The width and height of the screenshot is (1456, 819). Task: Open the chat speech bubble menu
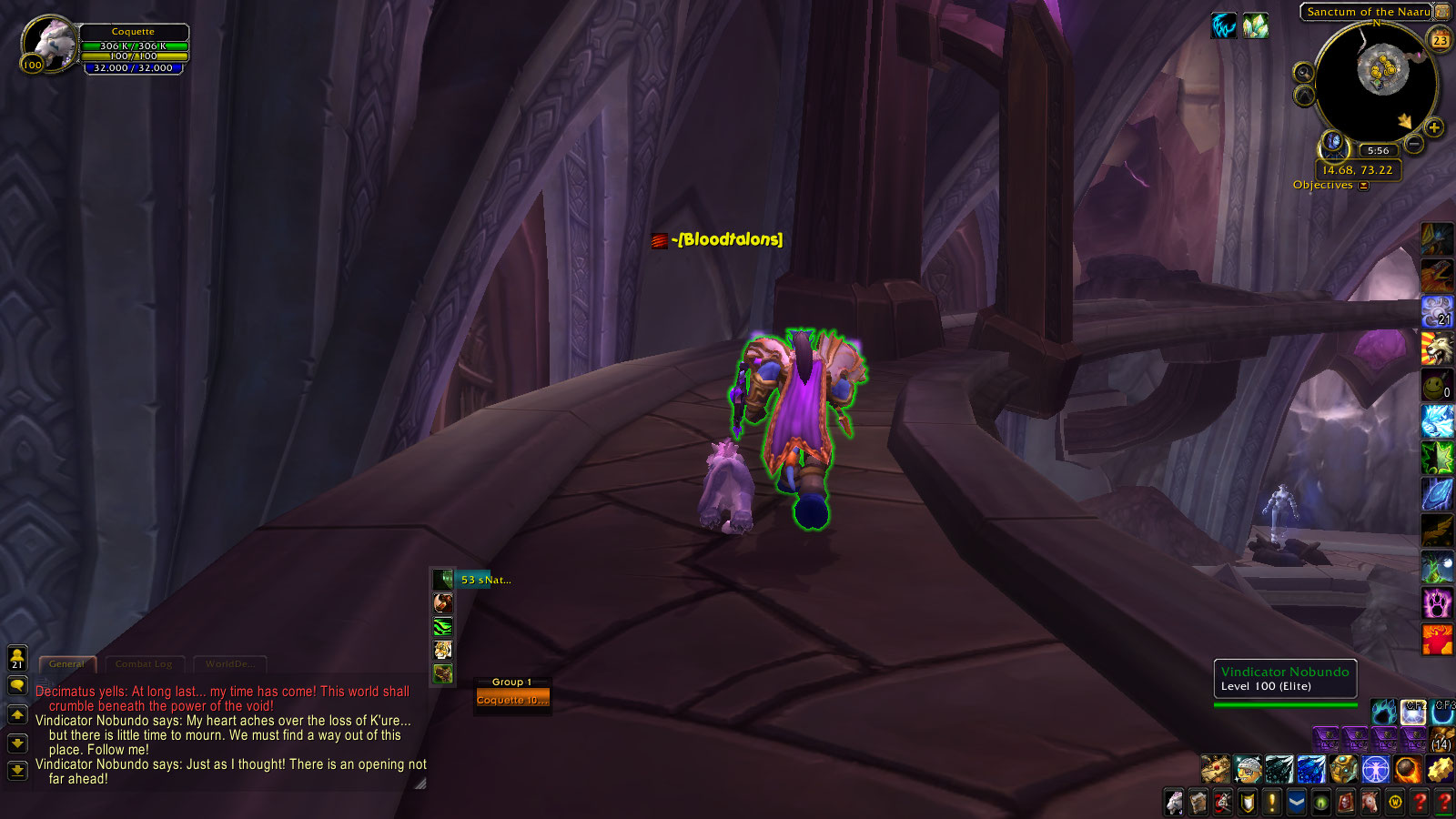click(17, 685)
